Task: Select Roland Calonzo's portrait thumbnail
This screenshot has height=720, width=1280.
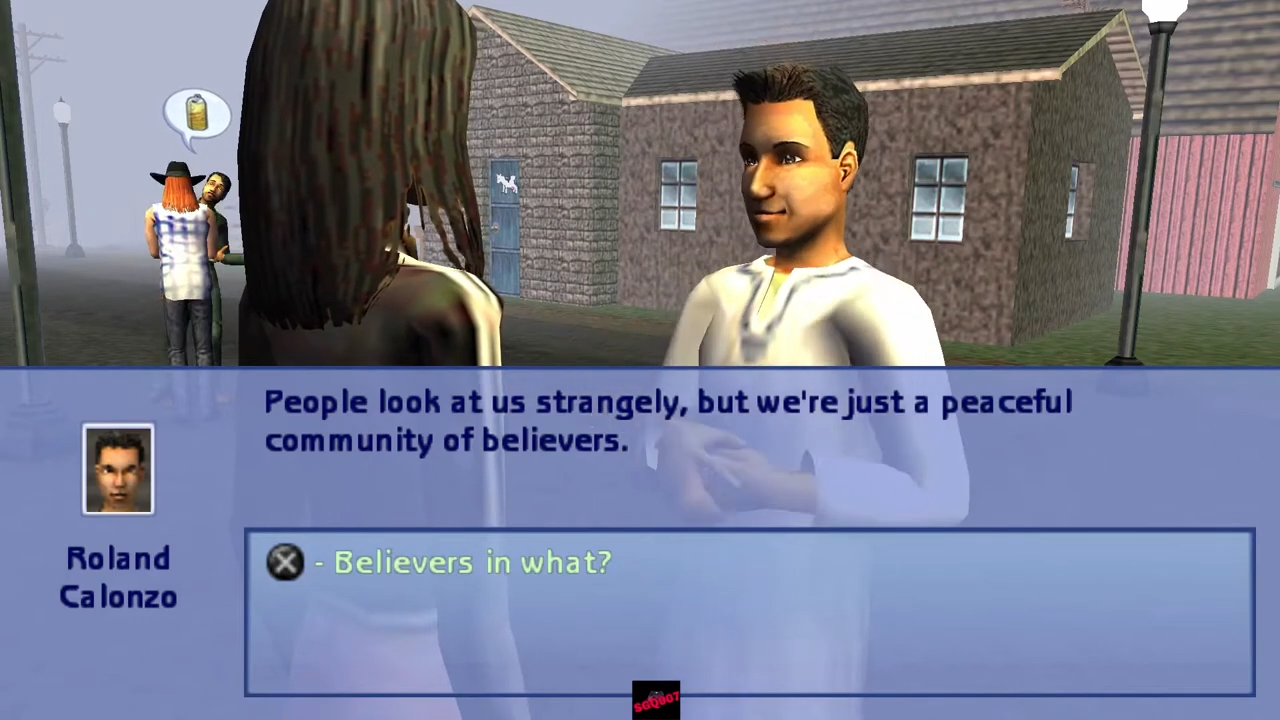Action: click(x=118, y=468)
